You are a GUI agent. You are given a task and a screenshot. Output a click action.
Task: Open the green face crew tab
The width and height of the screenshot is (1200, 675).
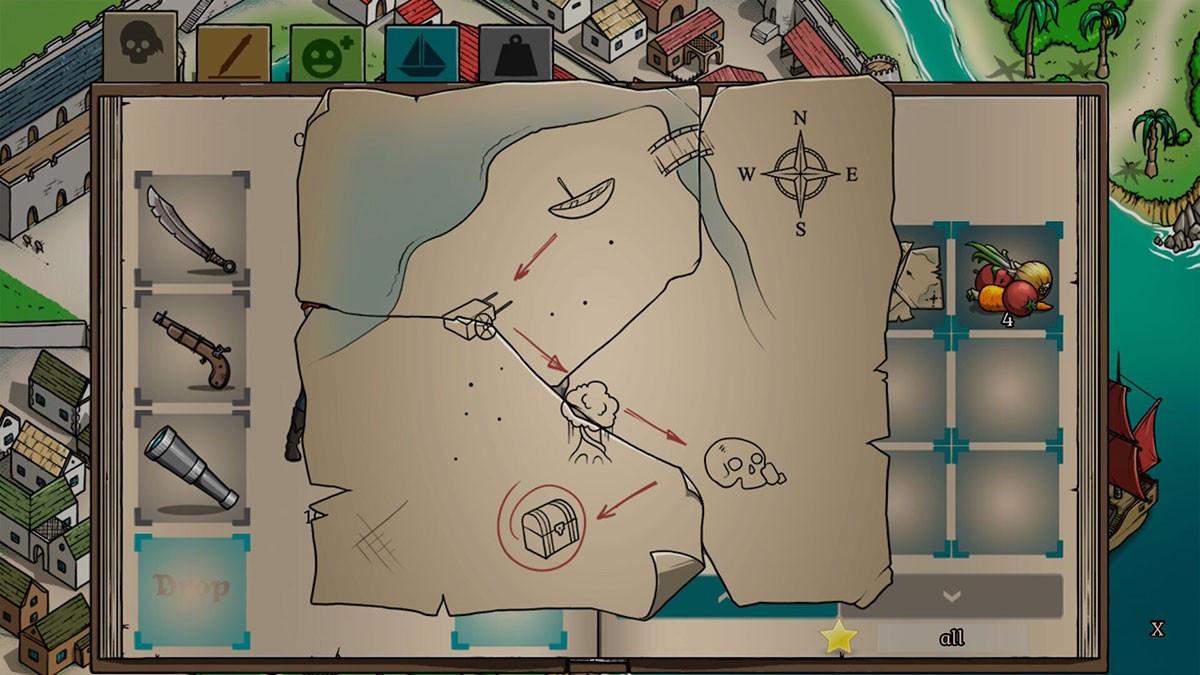pos(327,54)
